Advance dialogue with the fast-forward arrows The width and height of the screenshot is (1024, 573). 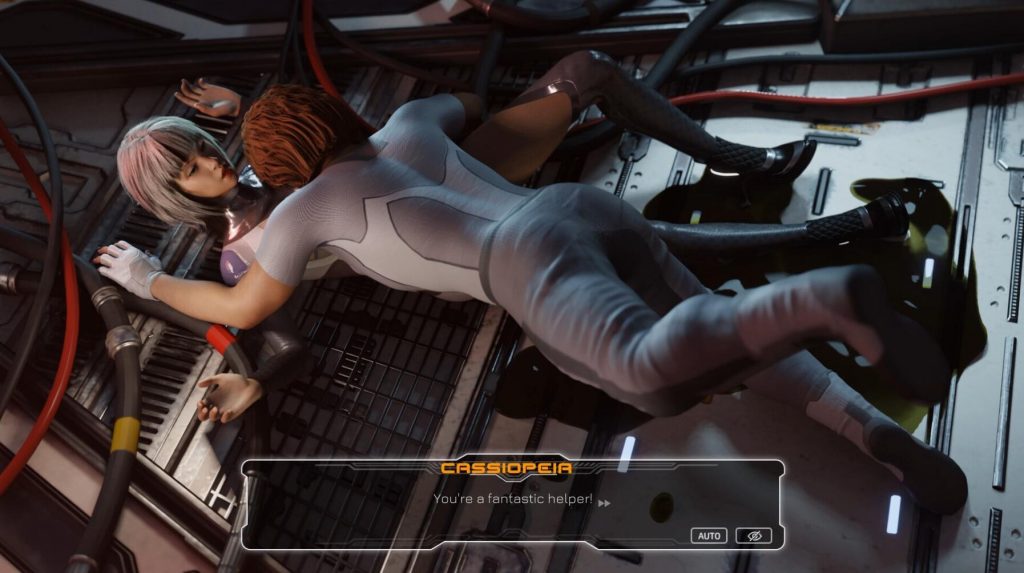tap(604, 503)
